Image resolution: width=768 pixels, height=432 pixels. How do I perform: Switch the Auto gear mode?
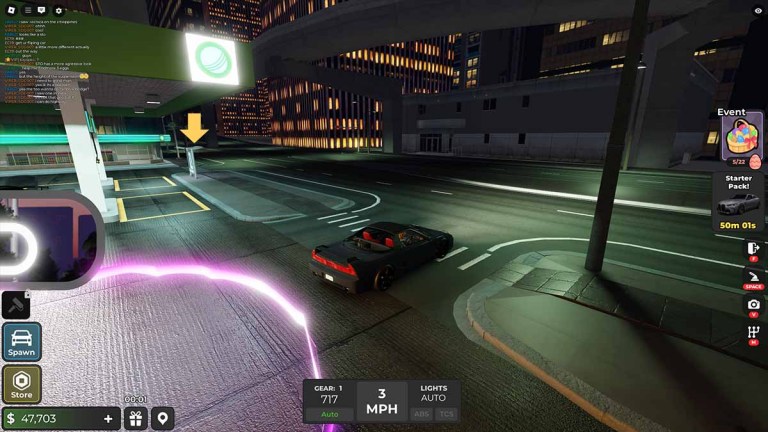click(329, 414)
